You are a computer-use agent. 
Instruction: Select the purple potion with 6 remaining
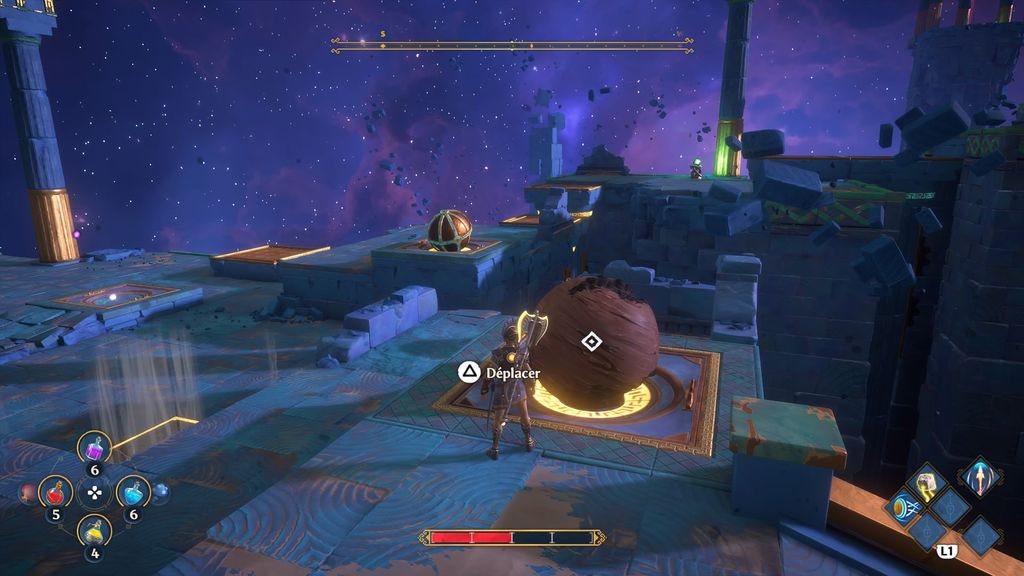coord(95,448)
